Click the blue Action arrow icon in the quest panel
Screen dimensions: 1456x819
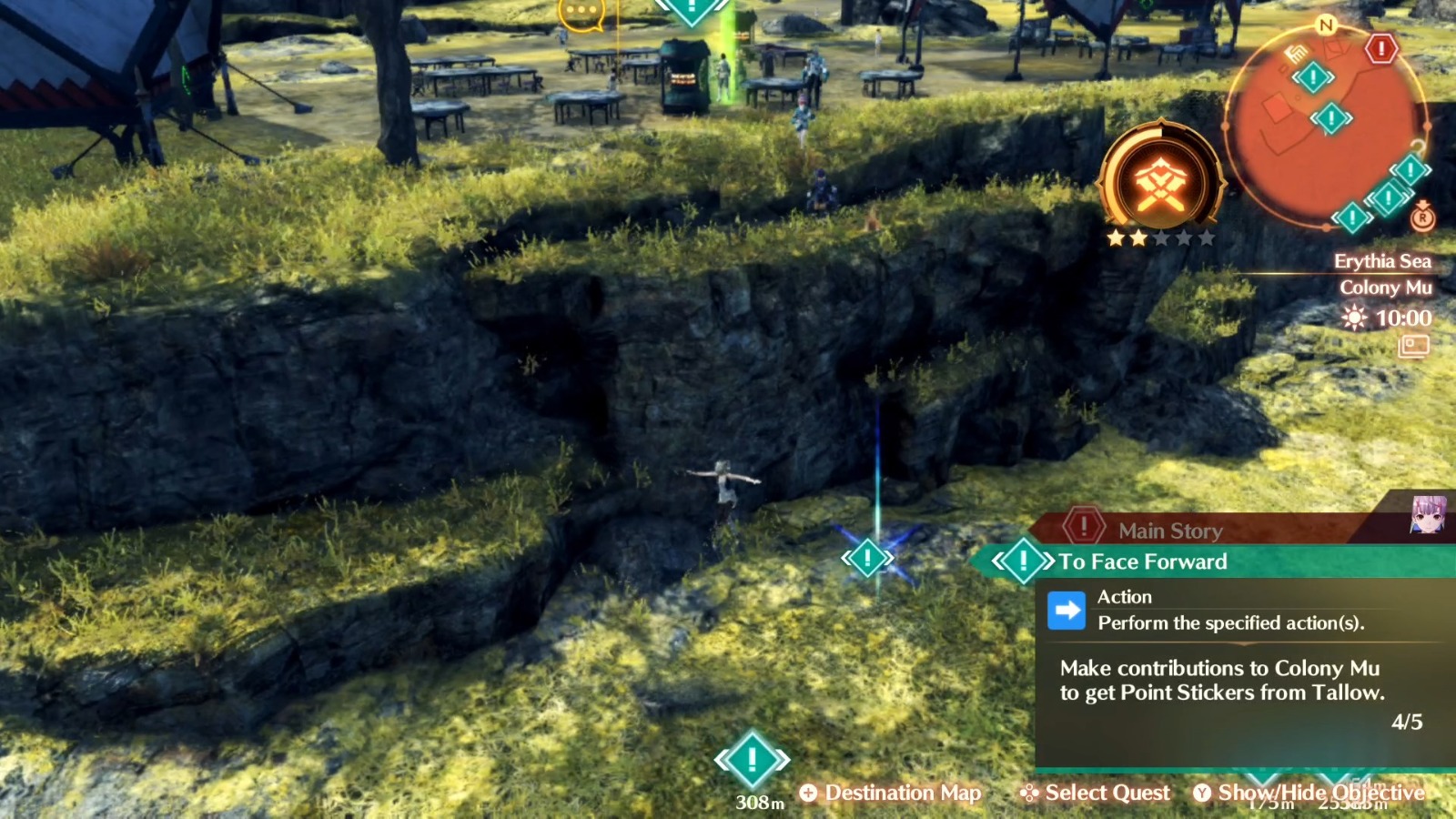[x=1067, y=609]
